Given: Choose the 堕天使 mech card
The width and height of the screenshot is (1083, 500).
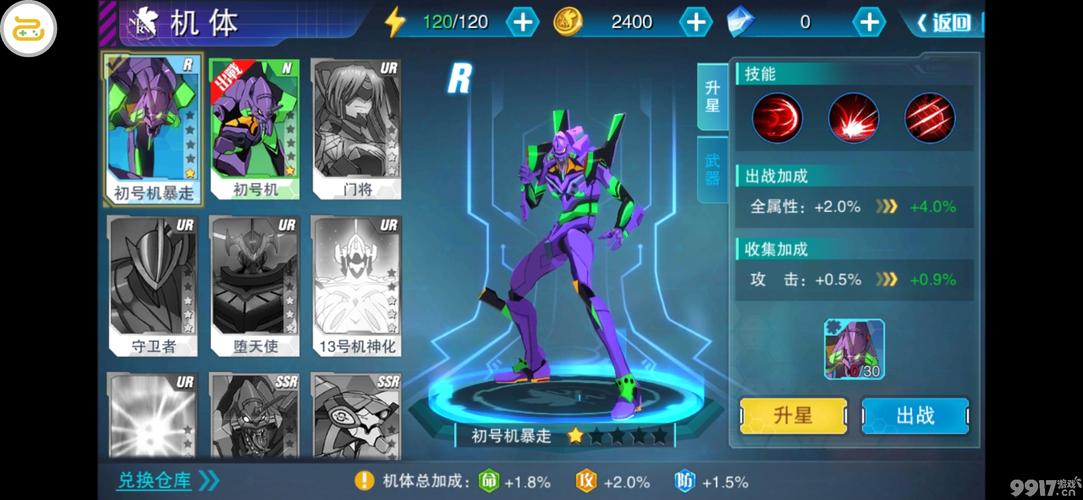Looking at the screenshot, I should pyautogui.click(x=255, y=285).
